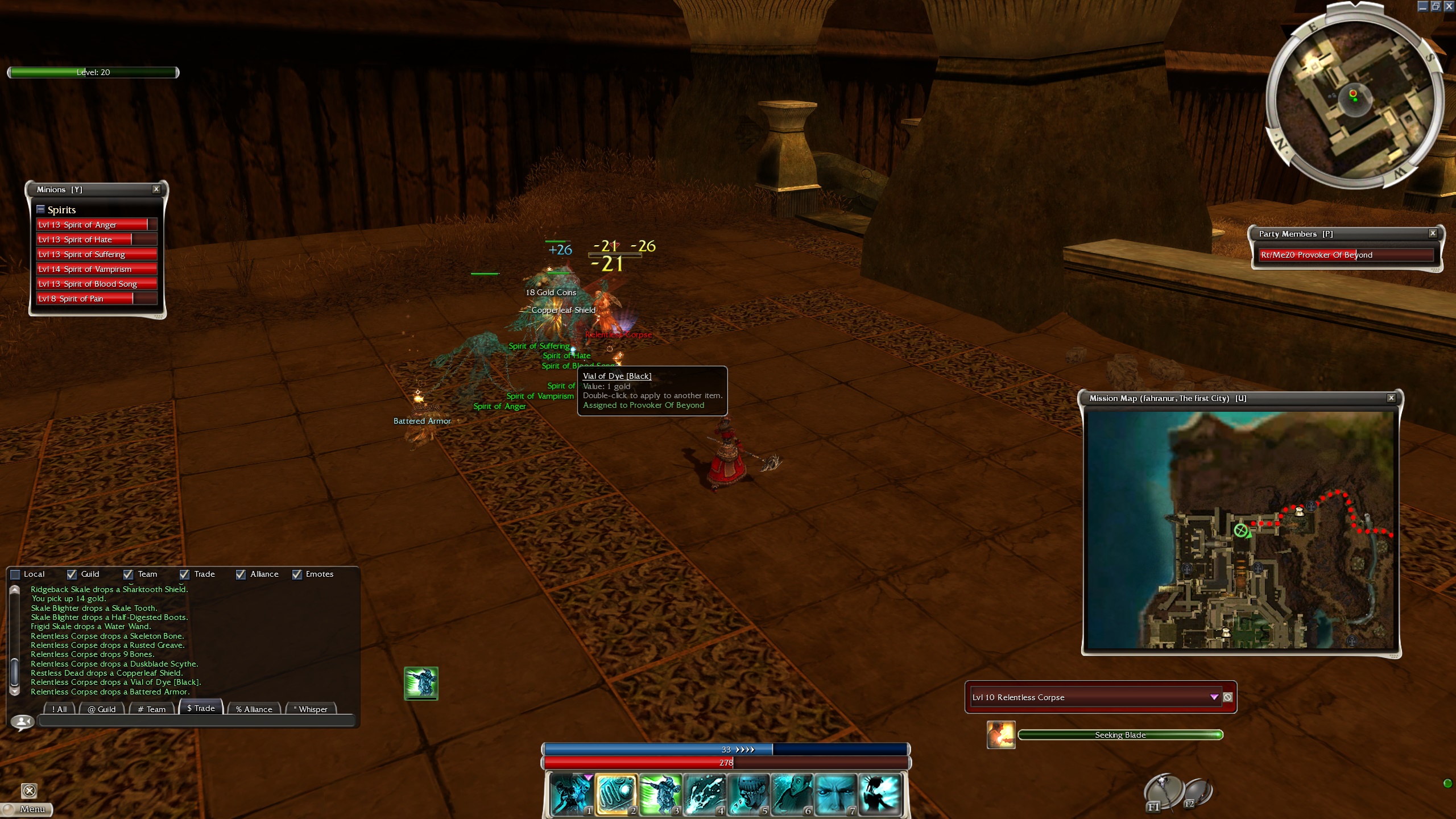Collapse the Spirits group

pyautogui.click(x=40, y=209)
